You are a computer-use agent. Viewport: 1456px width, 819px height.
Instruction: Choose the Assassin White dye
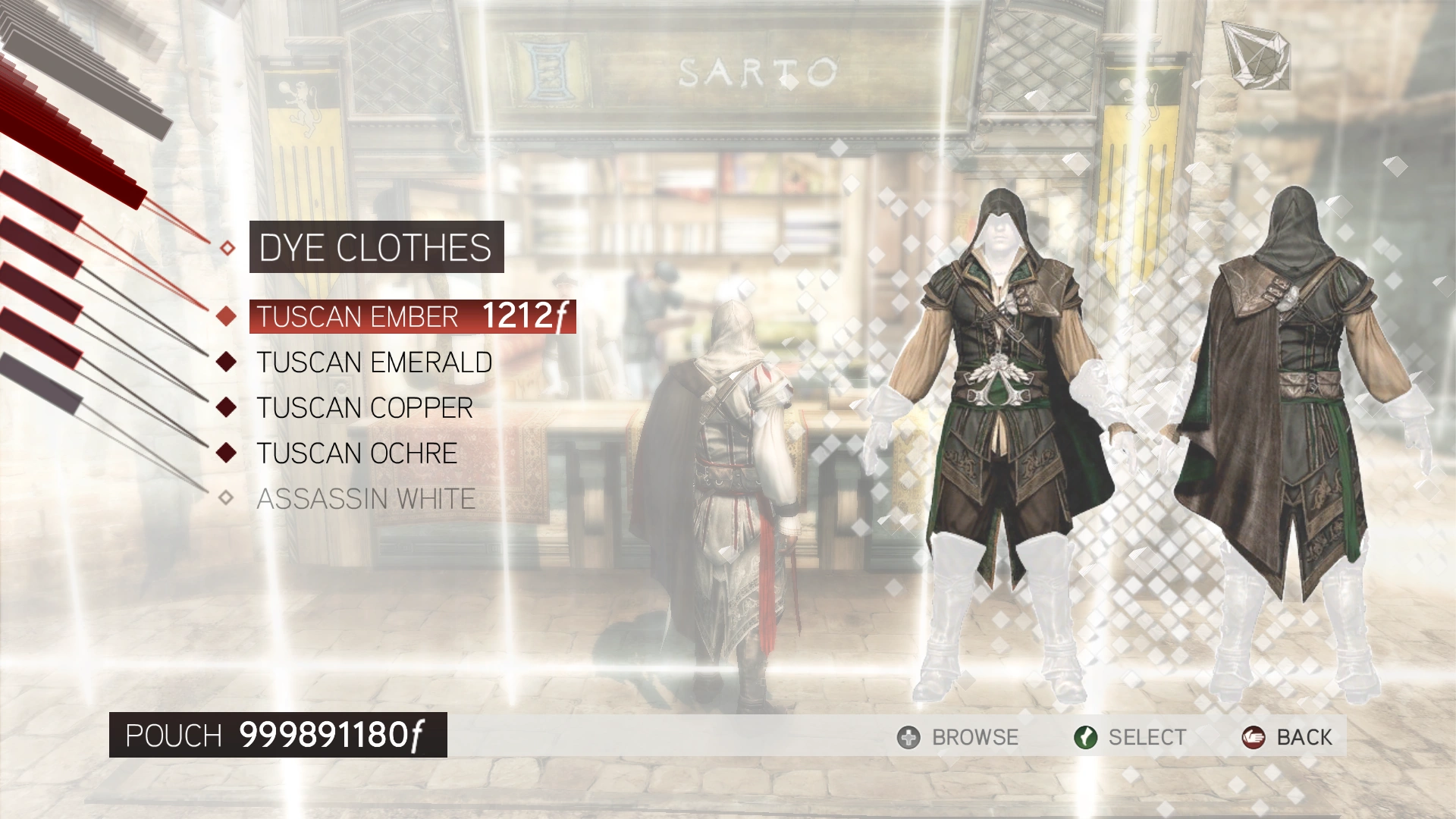tap(366, 499)
